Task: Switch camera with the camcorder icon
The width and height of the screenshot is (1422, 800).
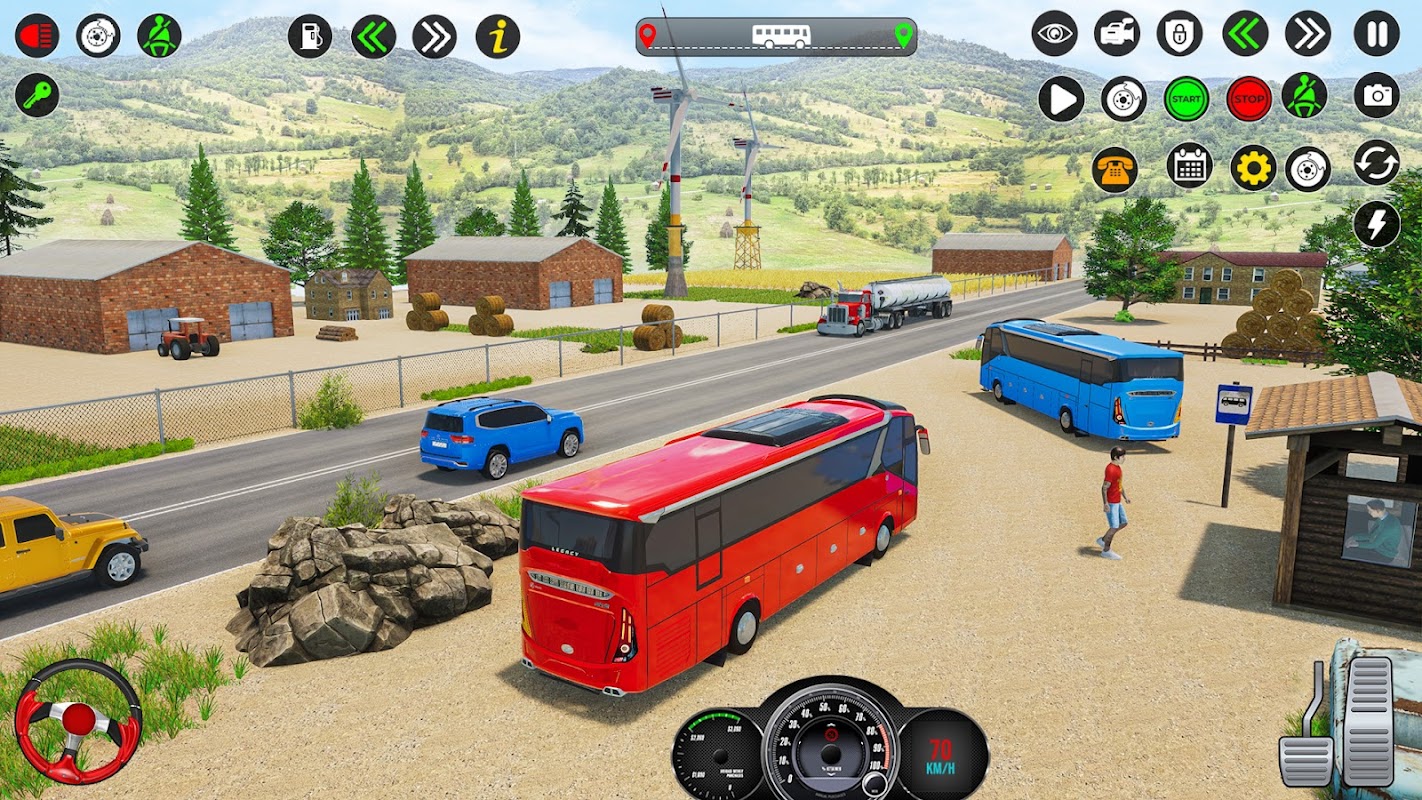Action: [1116, 34]
